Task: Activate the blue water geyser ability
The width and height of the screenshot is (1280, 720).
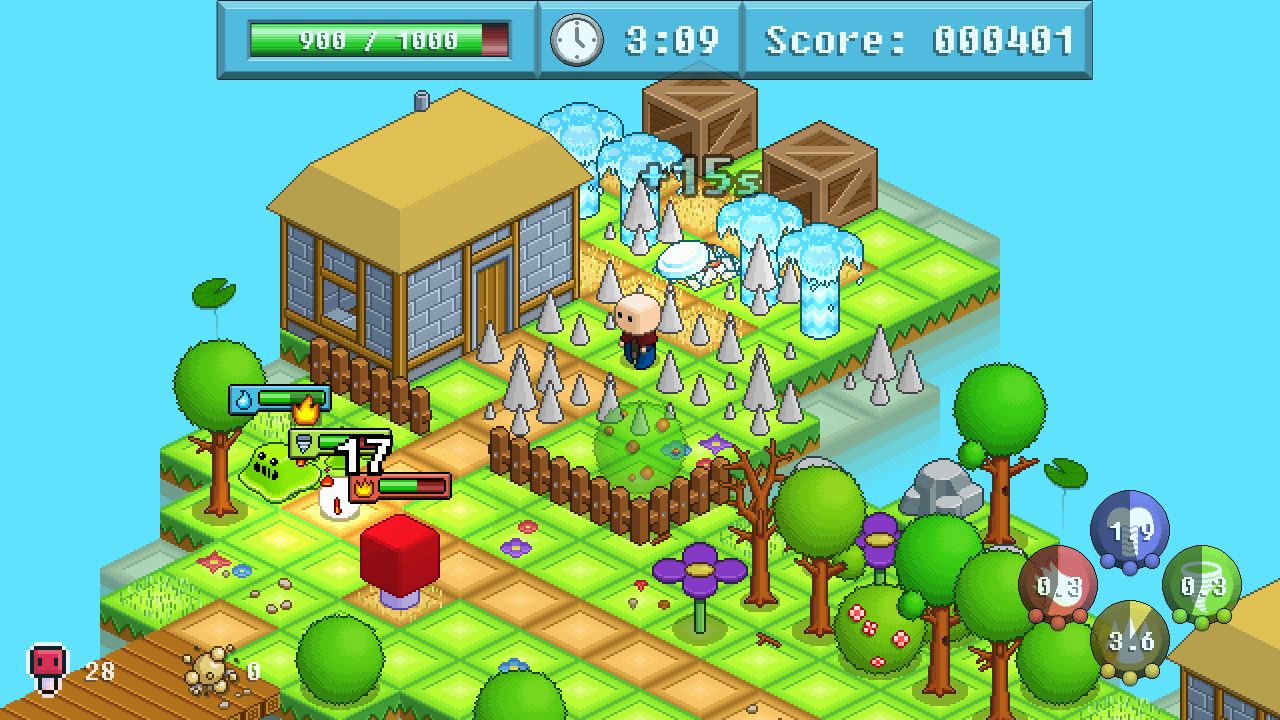Action: (1129, 530)
